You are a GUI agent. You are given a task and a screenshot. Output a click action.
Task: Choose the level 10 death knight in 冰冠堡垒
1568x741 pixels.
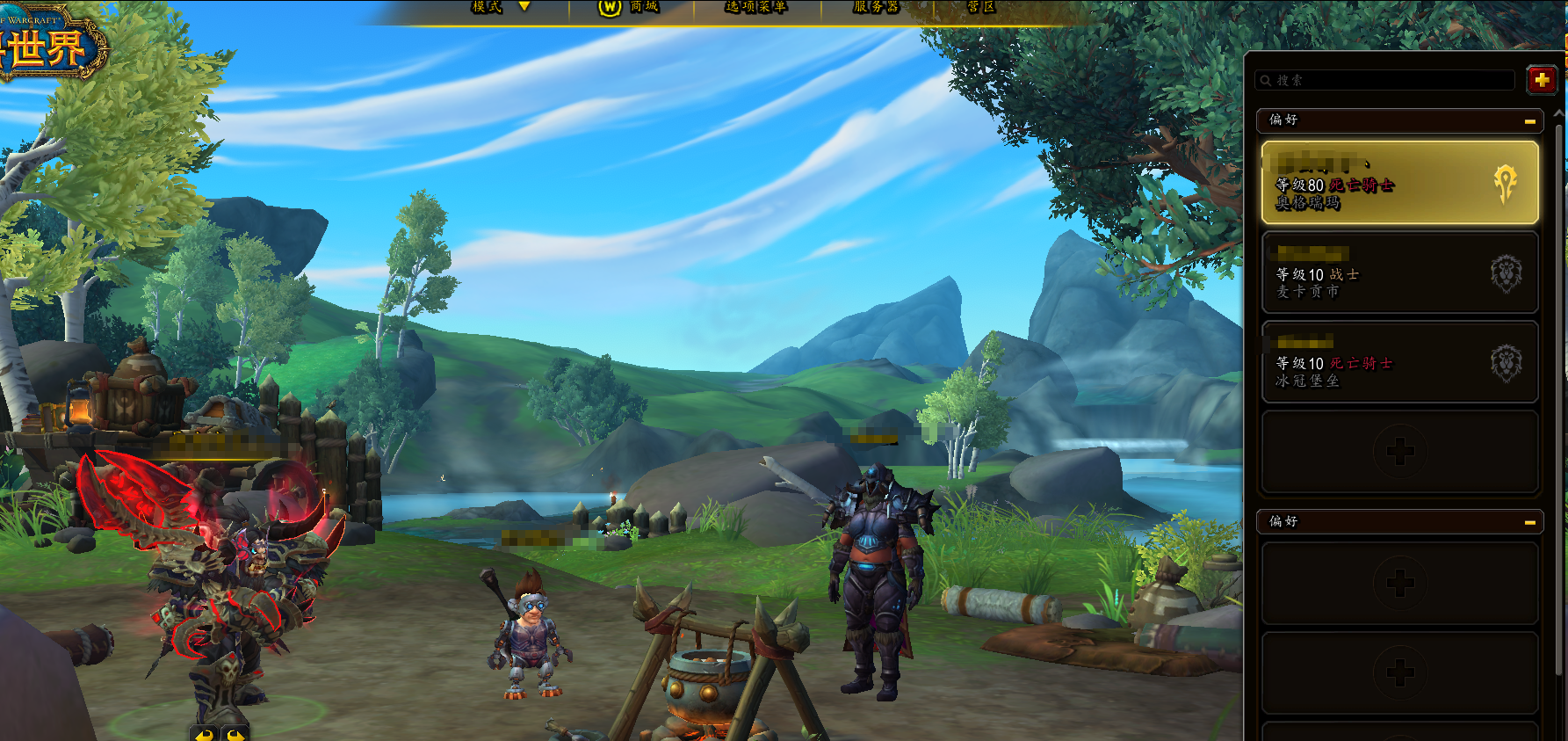(x=1399, y=362)
